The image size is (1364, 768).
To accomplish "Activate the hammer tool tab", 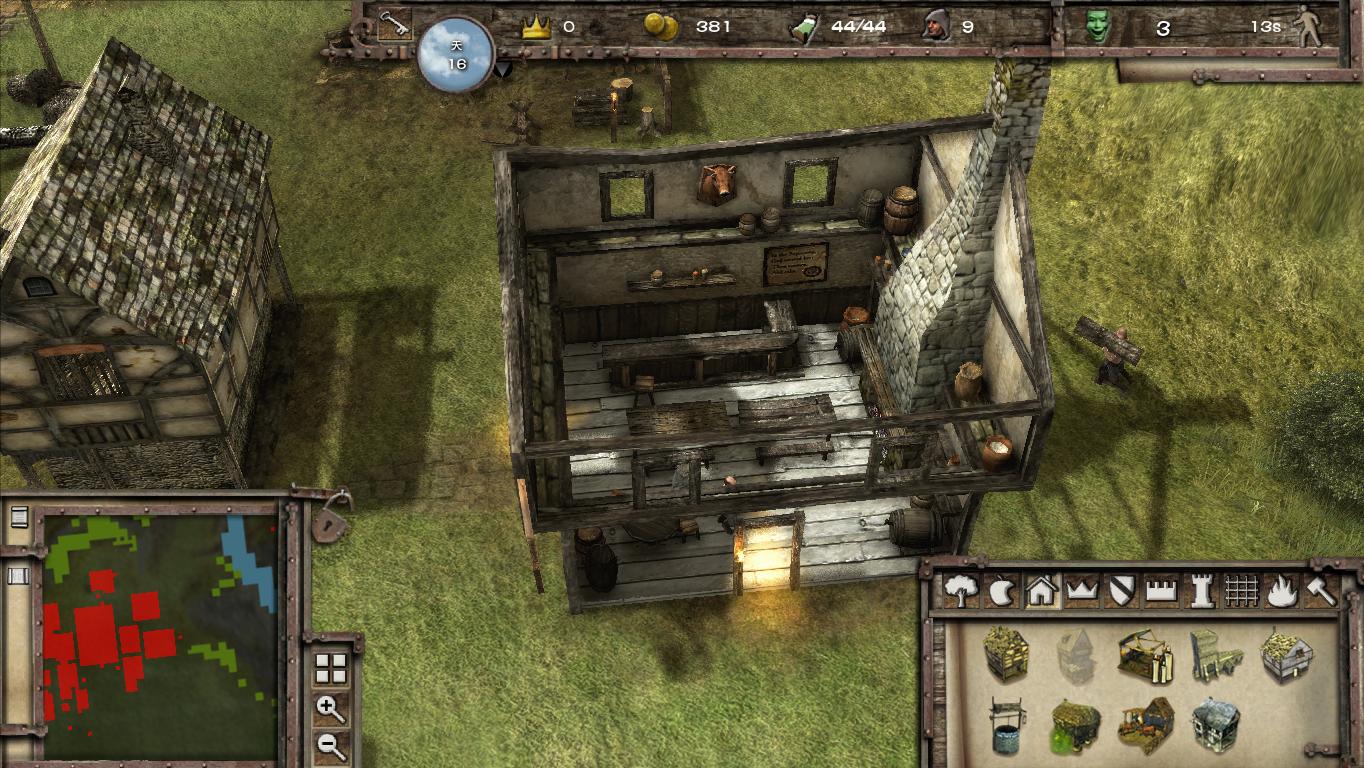I will pyautogui.click(x=1320, y=591).
